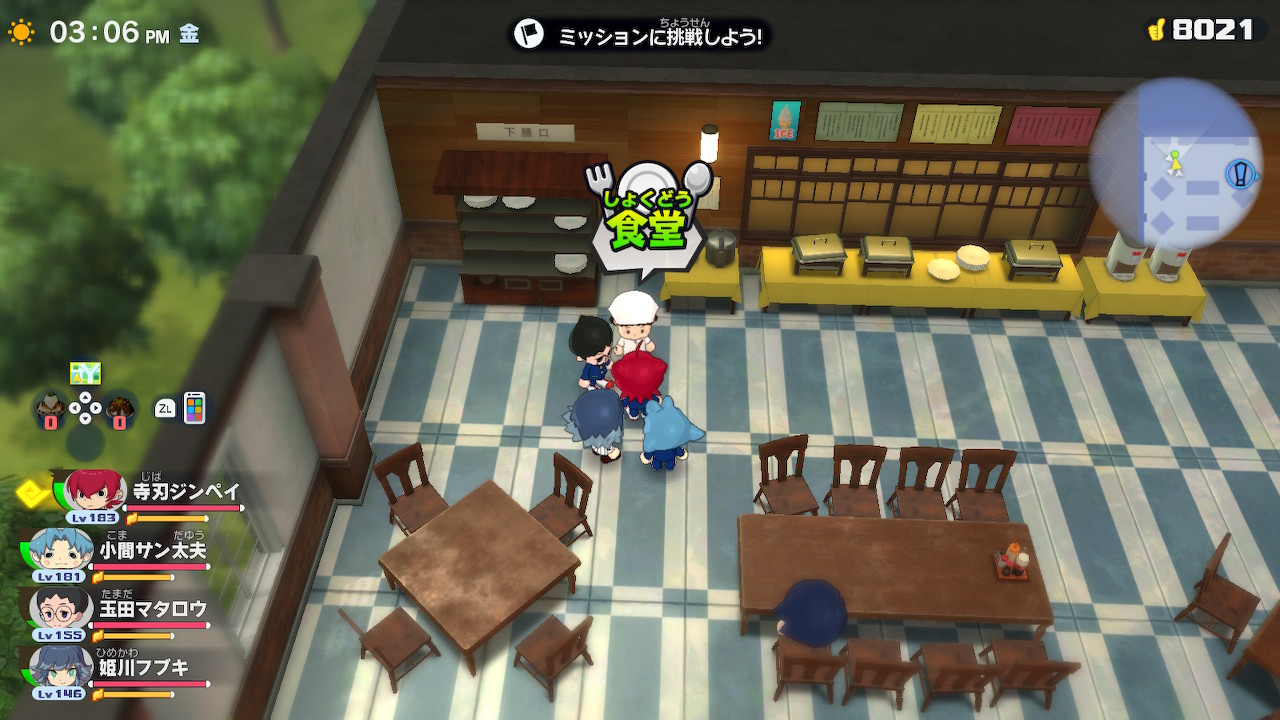Screen dimensions: 1280x720
Task: Choose party member 小間サン太夫 portrait
Action: 62,549
